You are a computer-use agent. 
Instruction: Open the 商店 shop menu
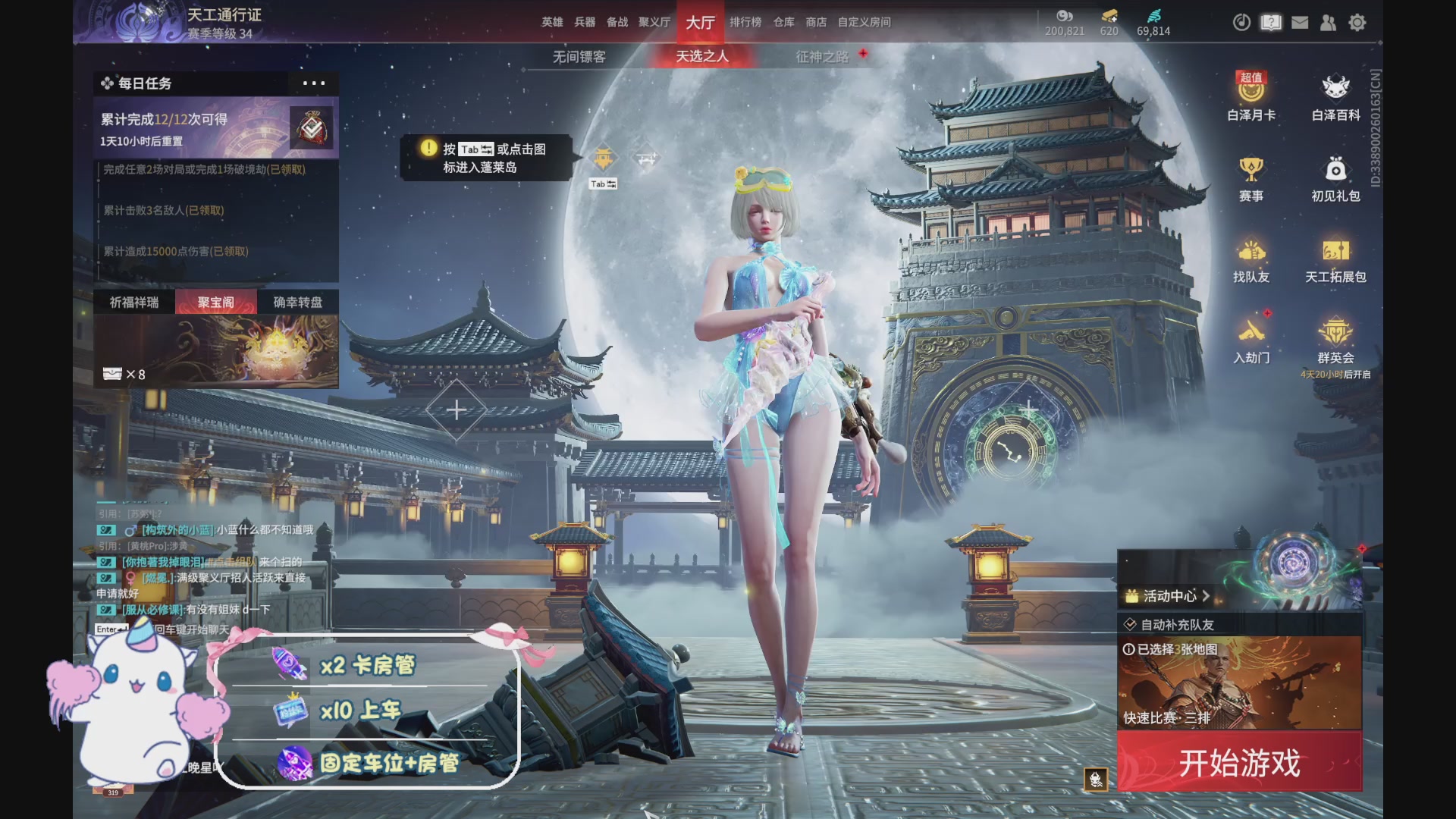pyautogui.click(x=815, y=22)
